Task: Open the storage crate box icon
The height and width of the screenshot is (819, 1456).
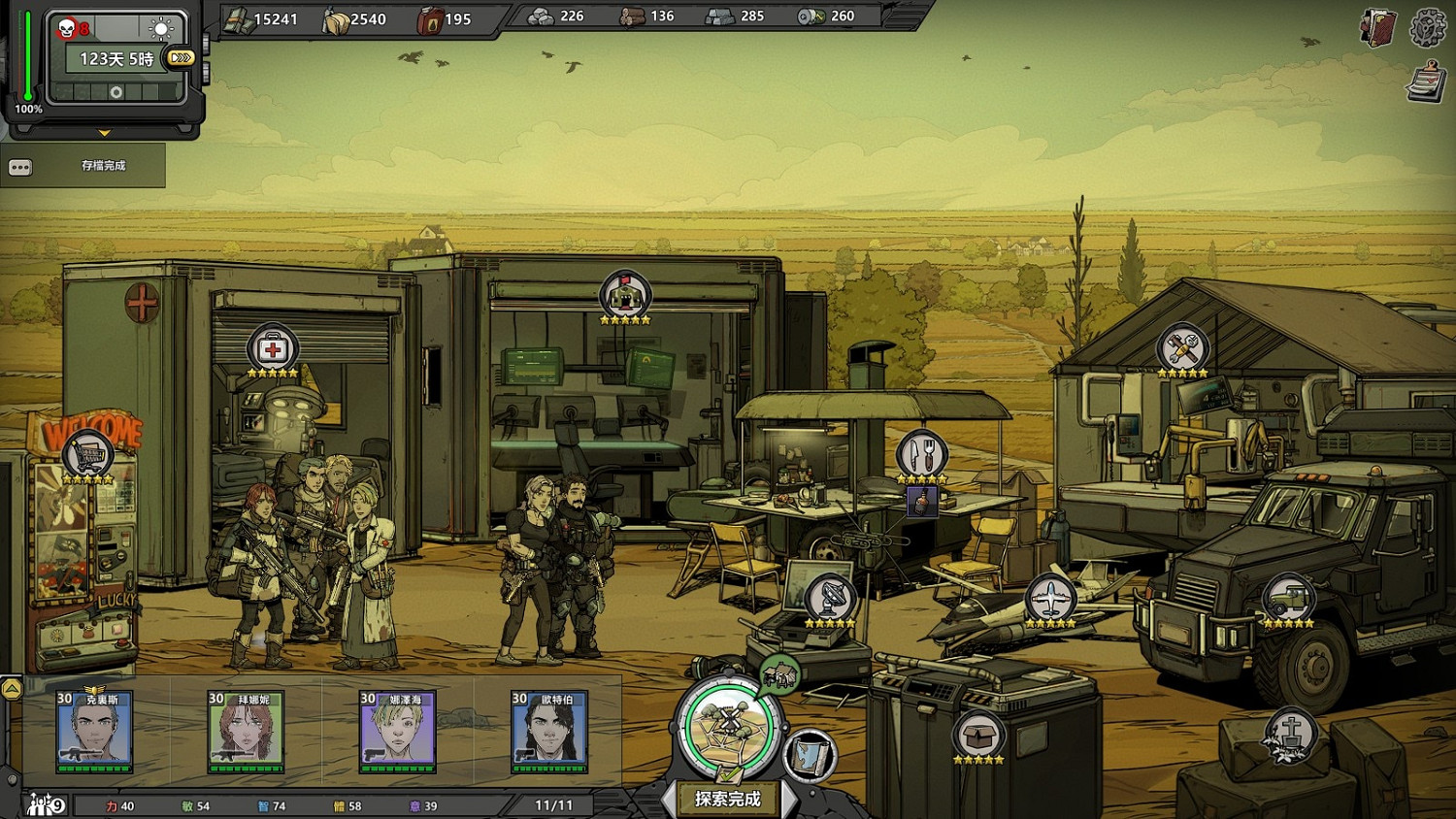Action: pos(978,735)
